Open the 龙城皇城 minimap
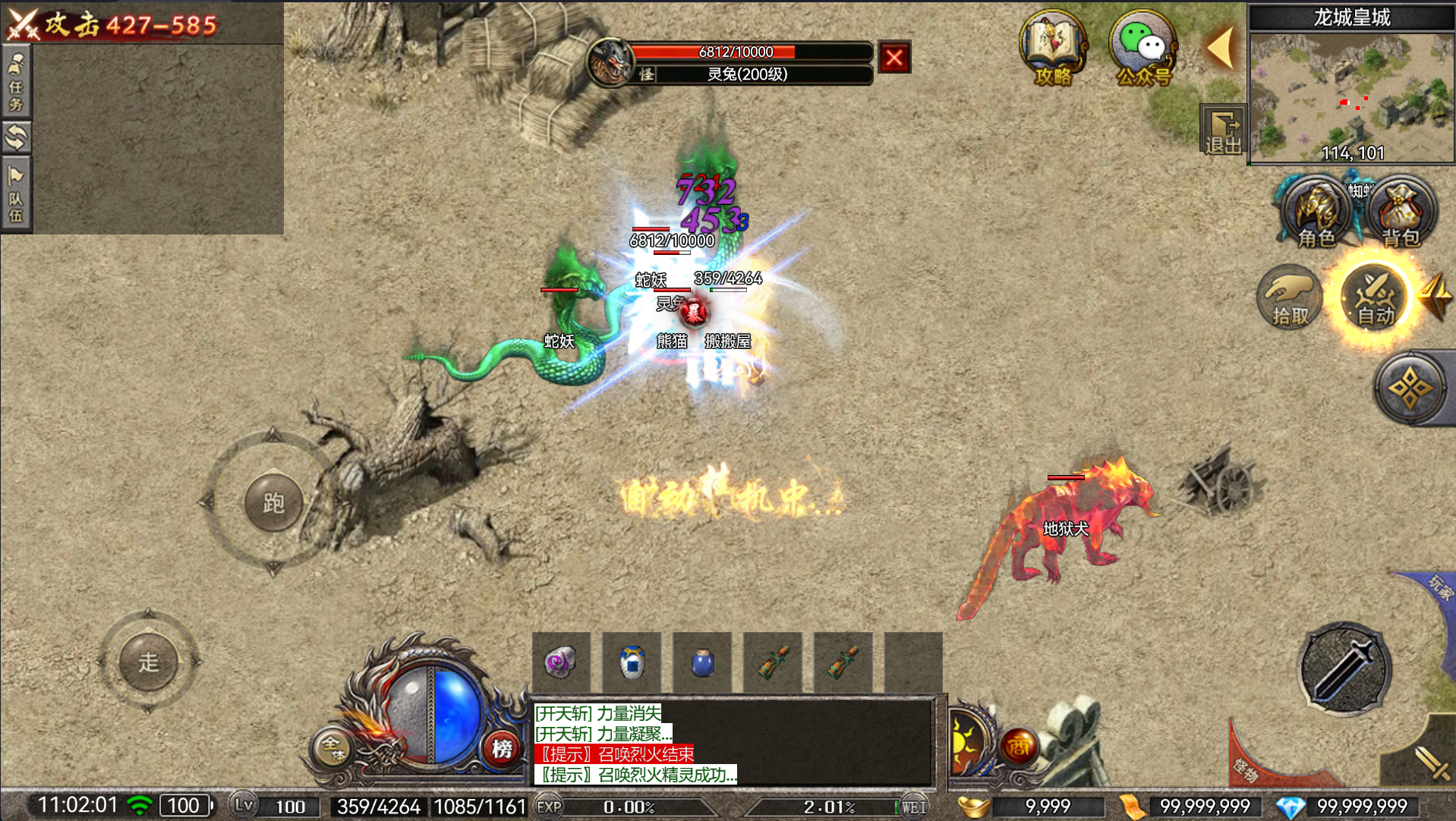Screen dimensions: 1456x821 click(1351, 95)
